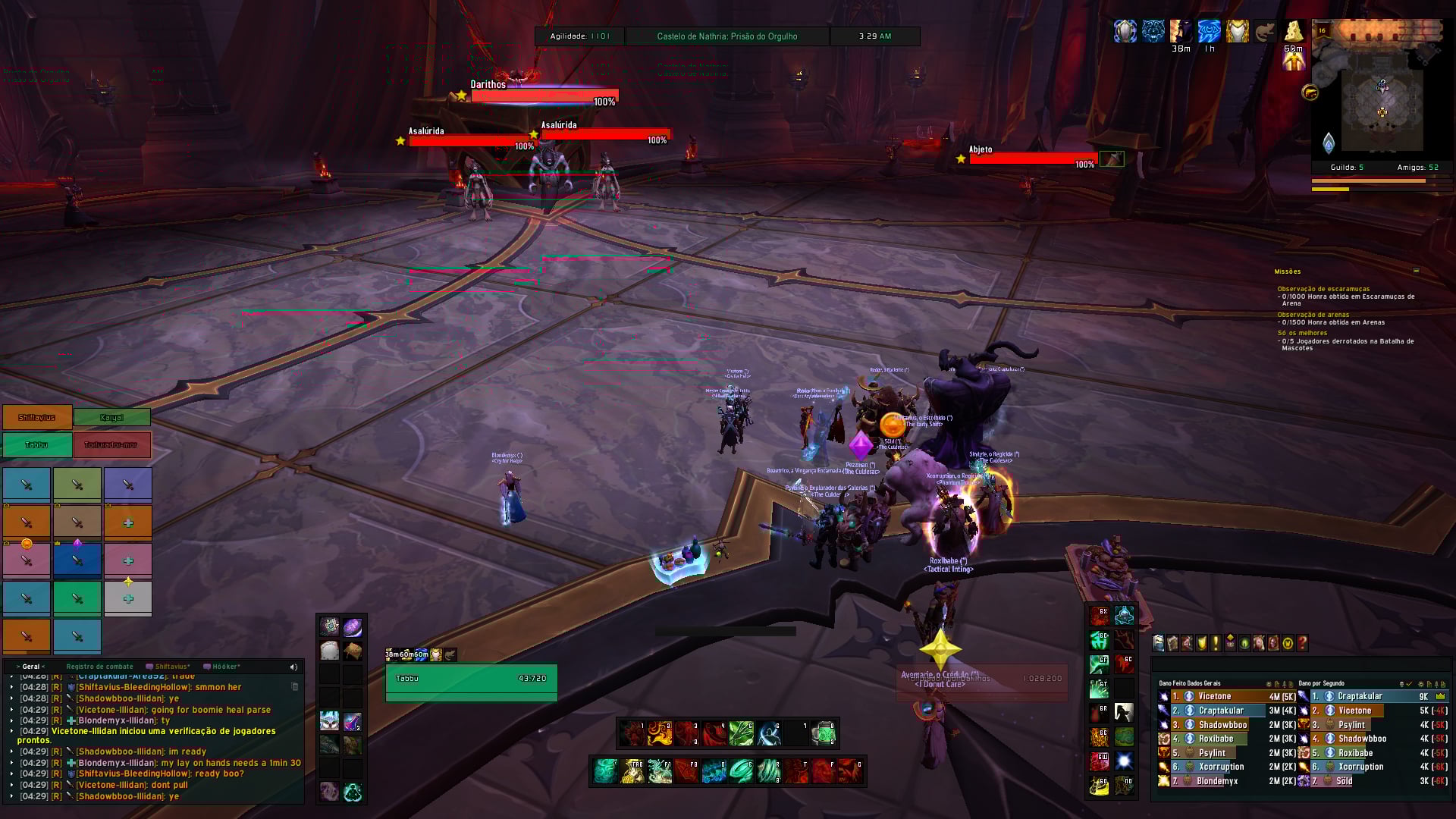
Task: Click the cheese wedge buff icon
Action: [1293, 31]
